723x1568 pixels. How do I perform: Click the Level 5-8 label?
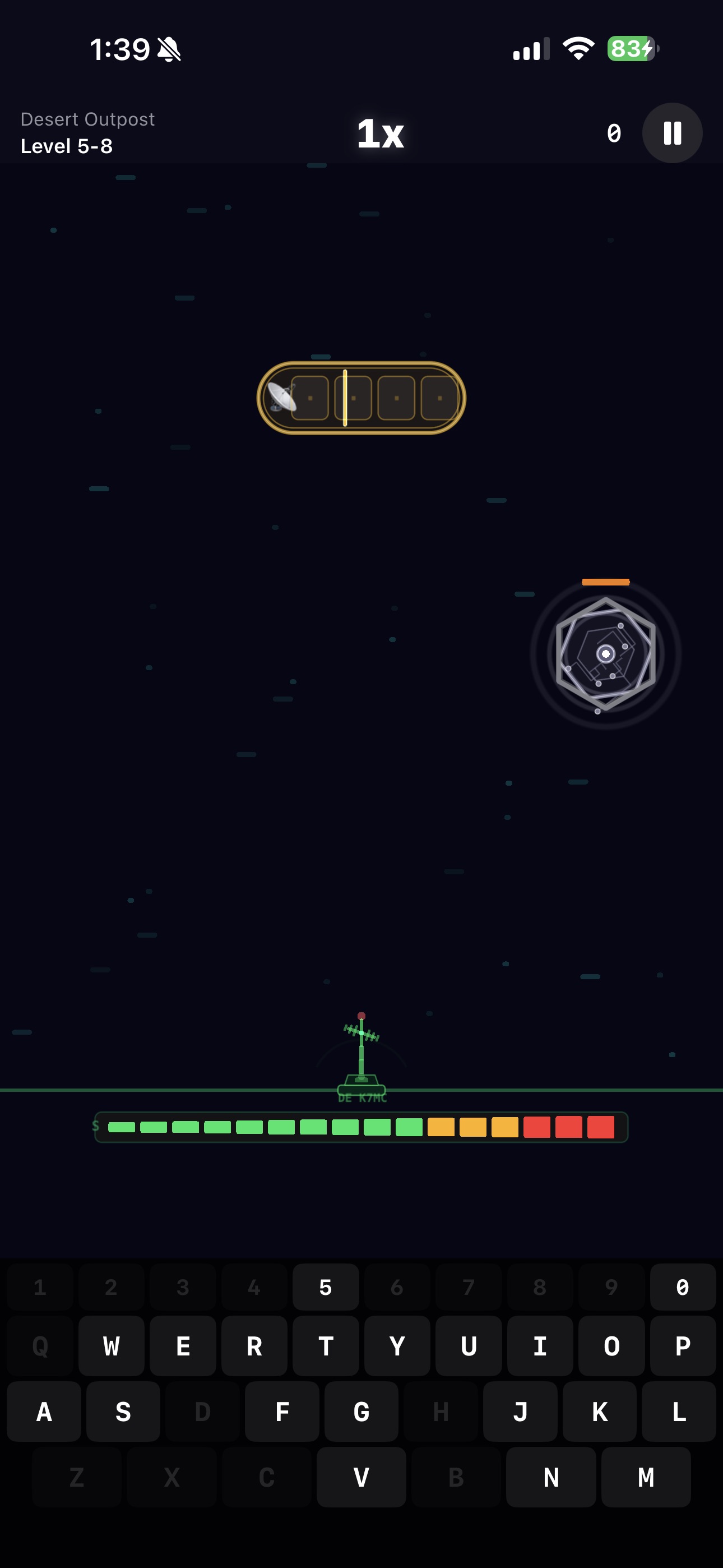pyautogui.click(x=67, y=146)
